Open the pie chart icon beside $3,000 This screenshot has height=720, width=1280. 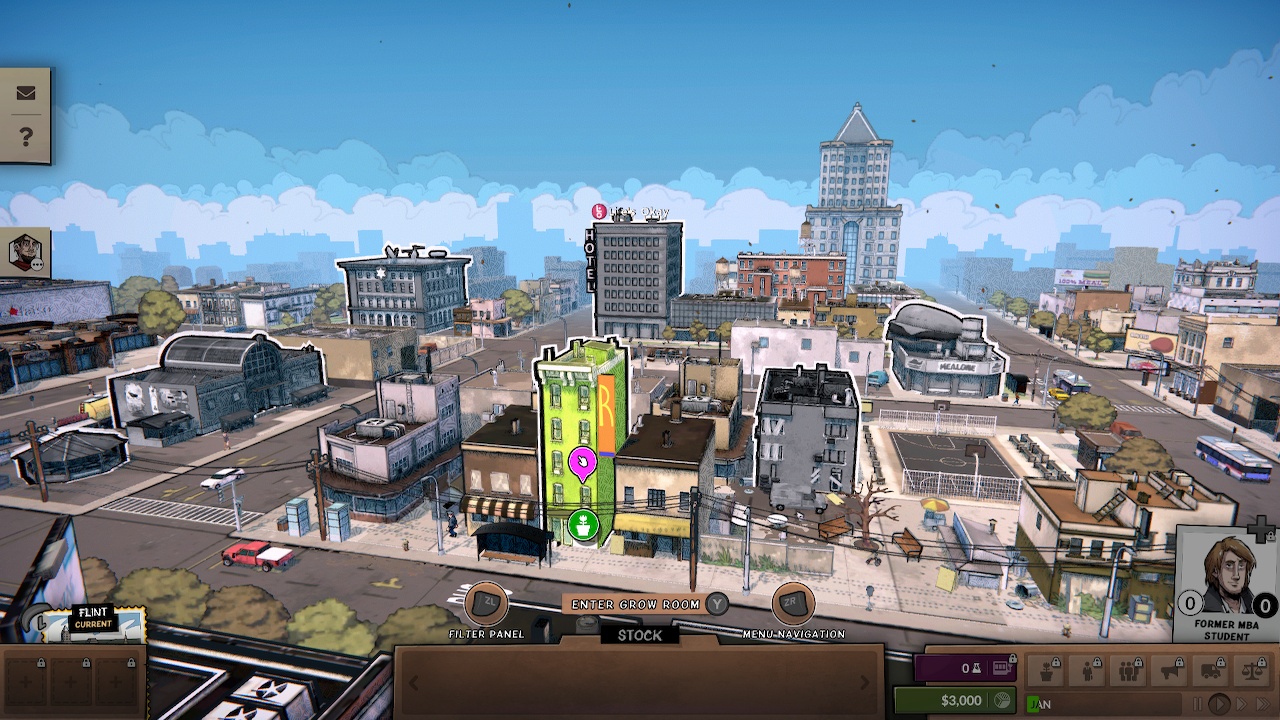coord(1000,699)
